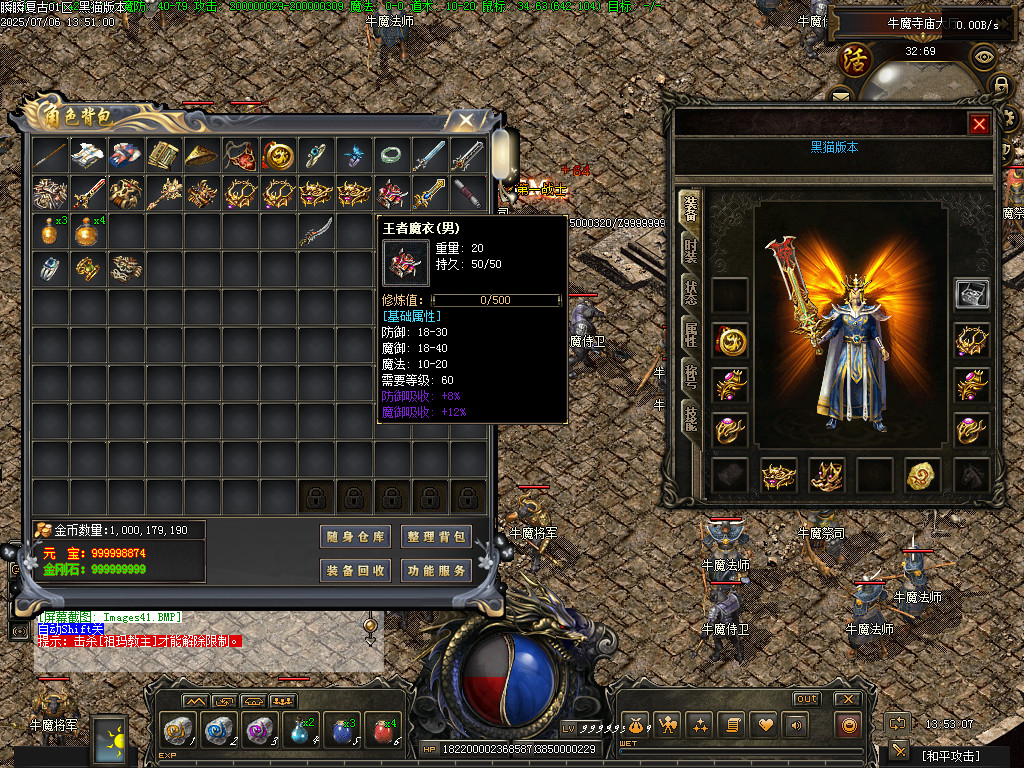This screenshot has width=1024, height=768.
Task: Click the eye icon near the minimap
Action: [x=983, y=56]
